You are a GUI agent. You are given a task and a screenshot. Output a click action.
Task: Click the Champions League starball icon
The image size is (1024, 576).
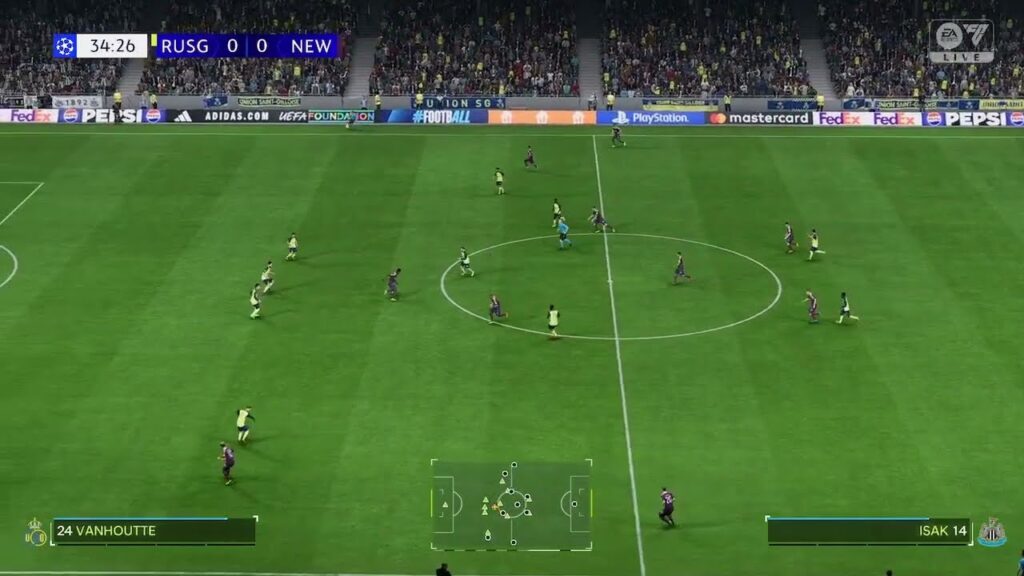point(65,46)
